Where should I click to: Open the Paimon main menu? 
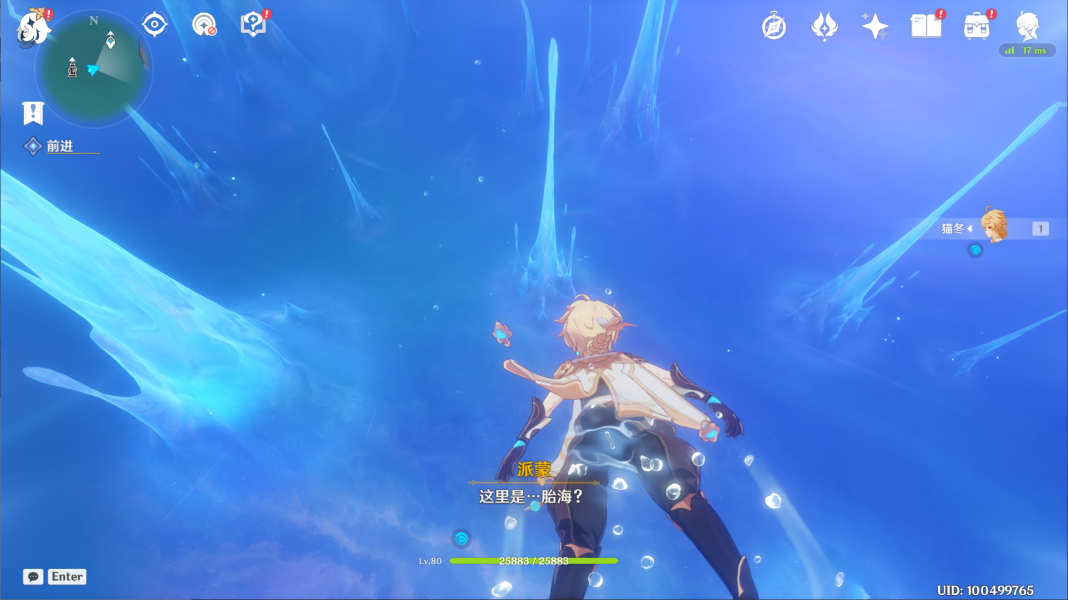[34, 27]
